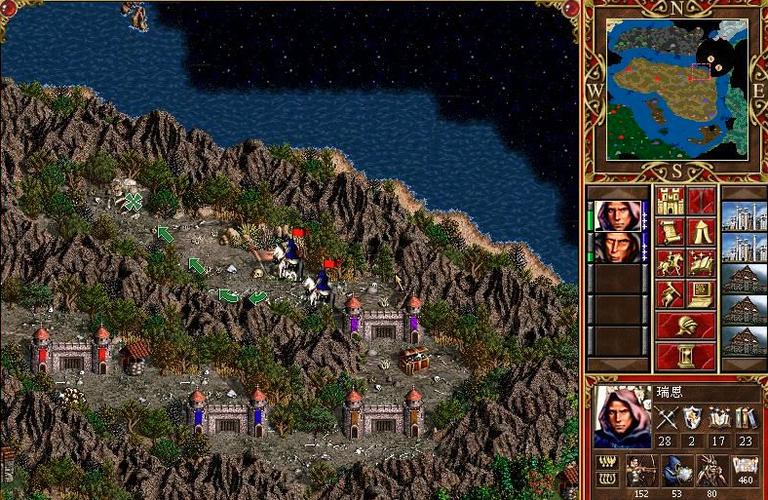Open the Kingdom Overview castle button
The height and width of the screenshot is (500, 768).
670,200
